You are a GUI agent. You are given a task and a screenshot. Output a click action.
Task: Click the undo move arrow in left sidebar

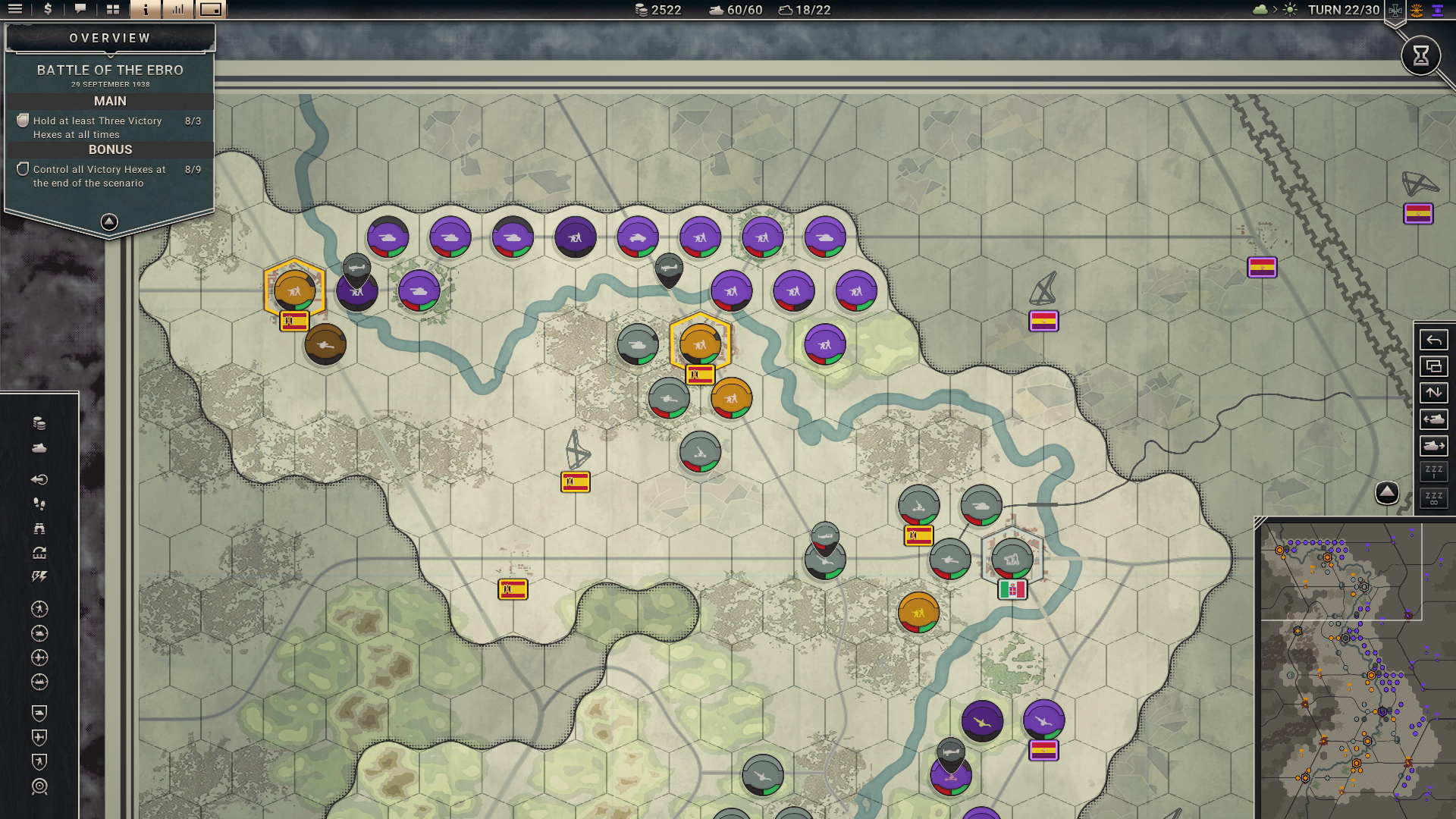click(38, 479)
